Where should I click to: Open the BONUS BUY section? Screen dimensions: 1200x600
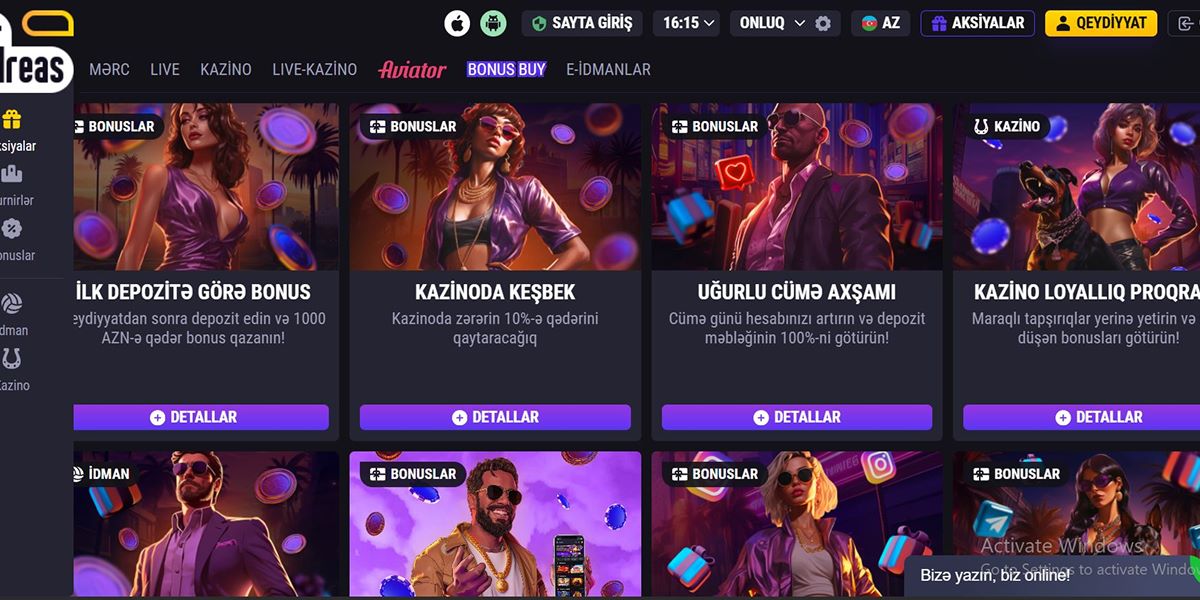[x=506, y=70]
